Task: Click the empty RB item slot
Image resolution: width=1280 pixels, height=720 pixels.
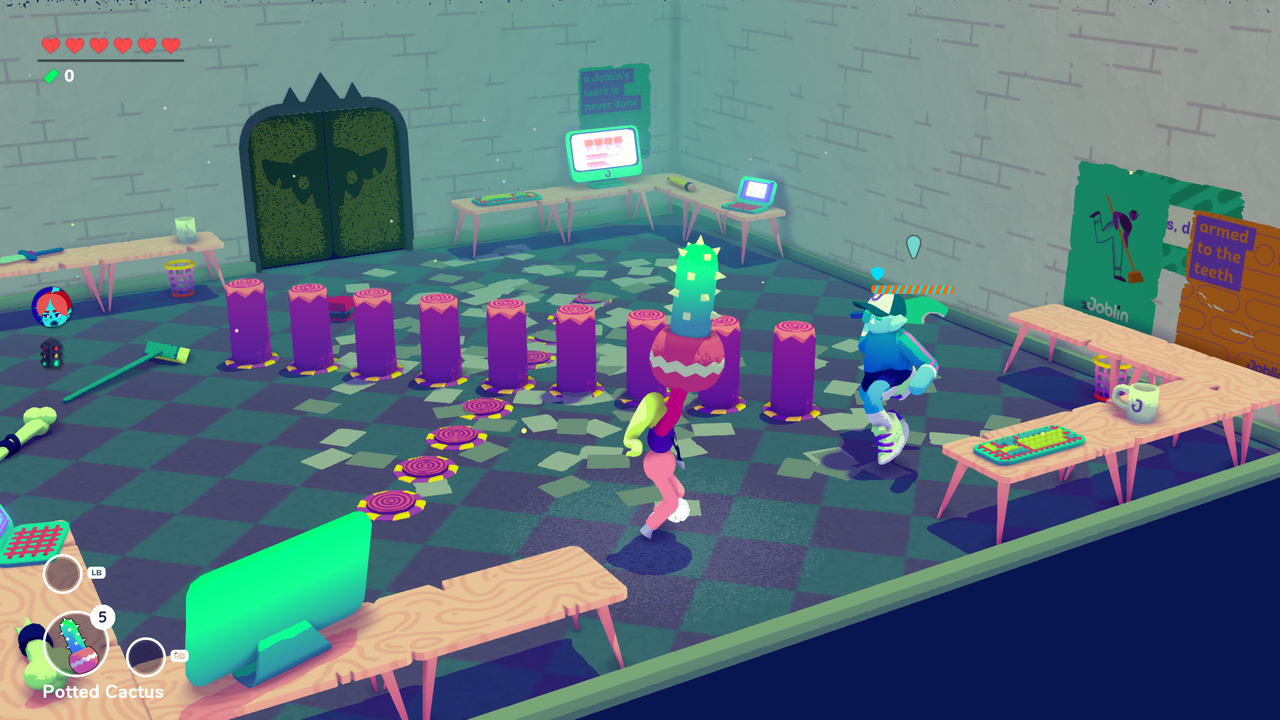Action: [x=146, y=656]
